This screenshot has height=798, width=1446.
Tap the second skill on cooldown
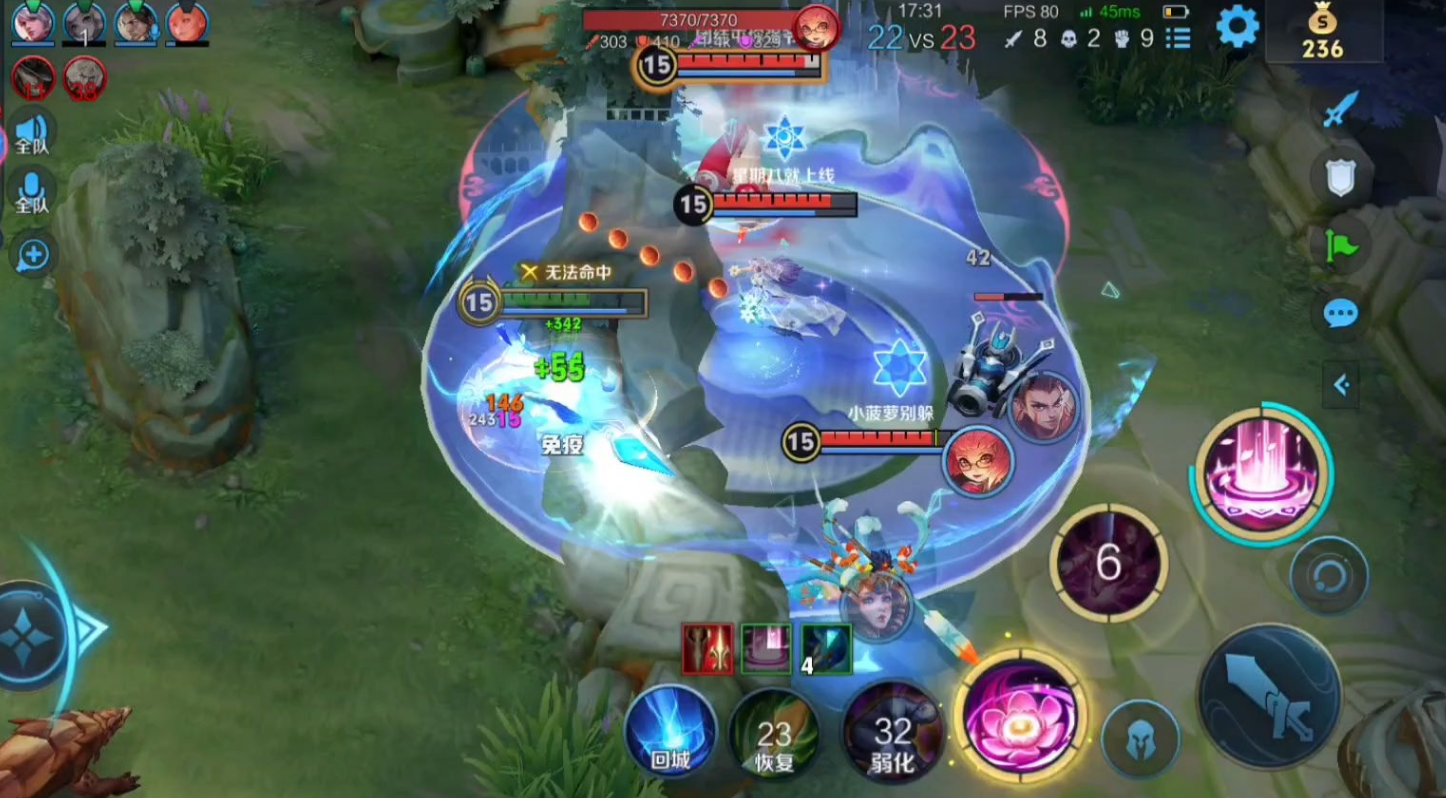[x=1108, y=562]
